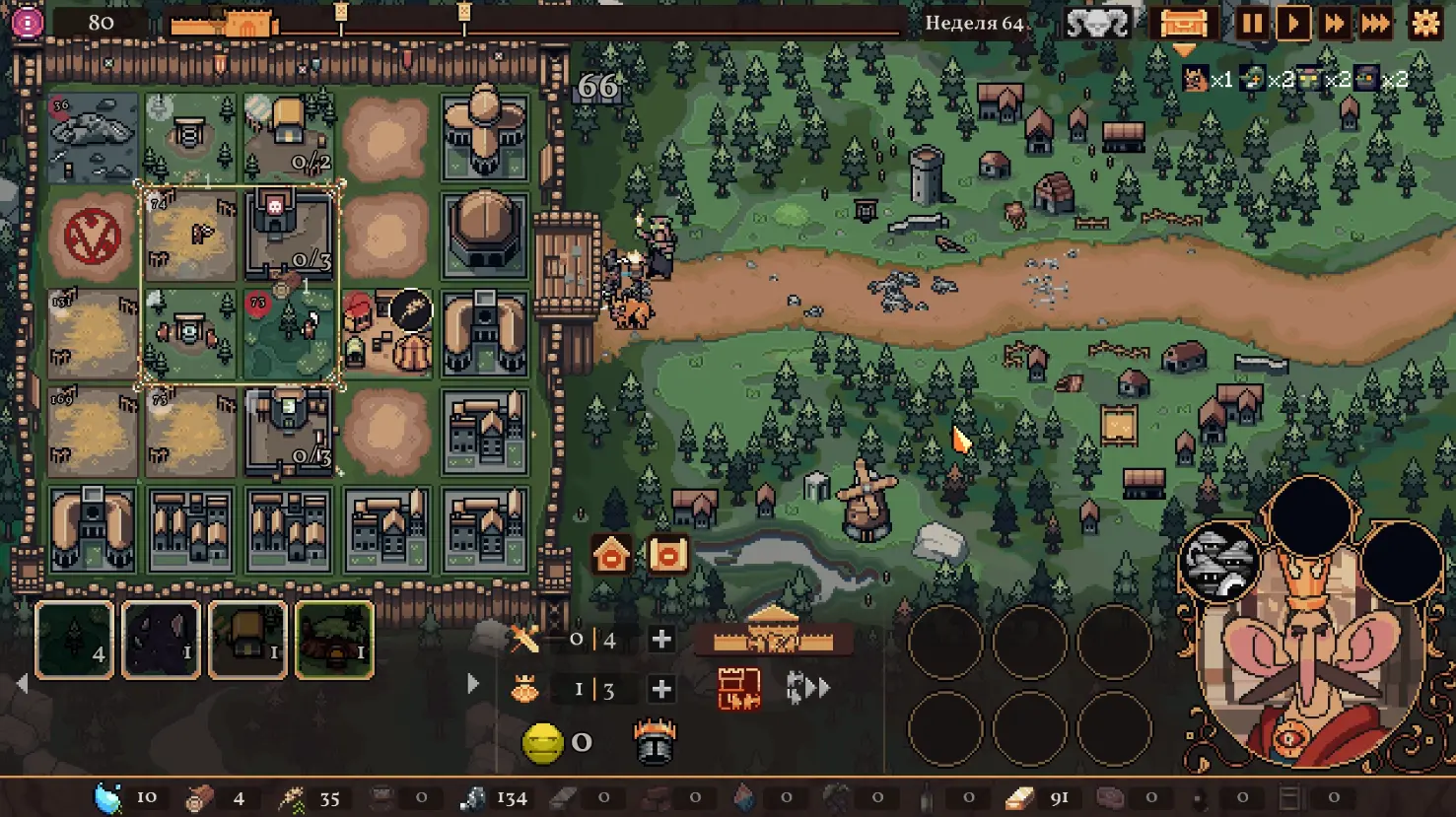Activate triple fast-forward speed
Screen dimensions: 1456x817
[1376, 23]
